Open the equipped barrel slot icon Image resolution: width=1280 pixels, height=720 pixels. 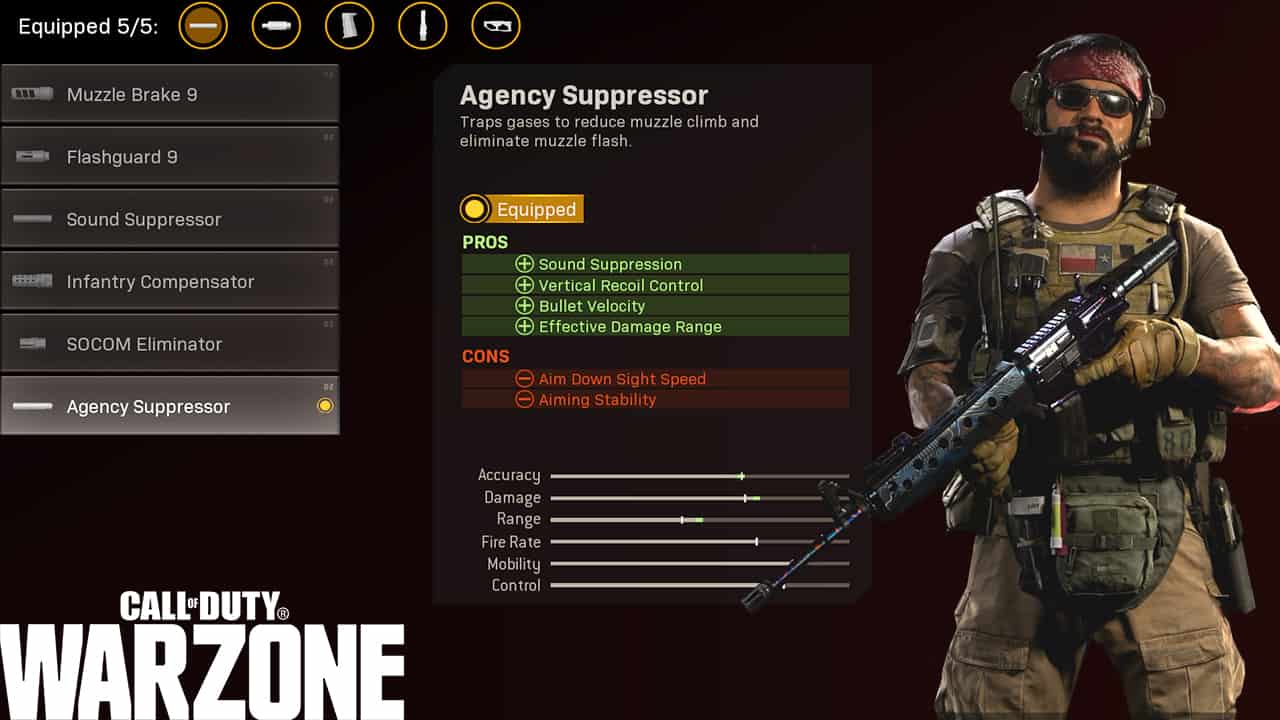[276, 26]
